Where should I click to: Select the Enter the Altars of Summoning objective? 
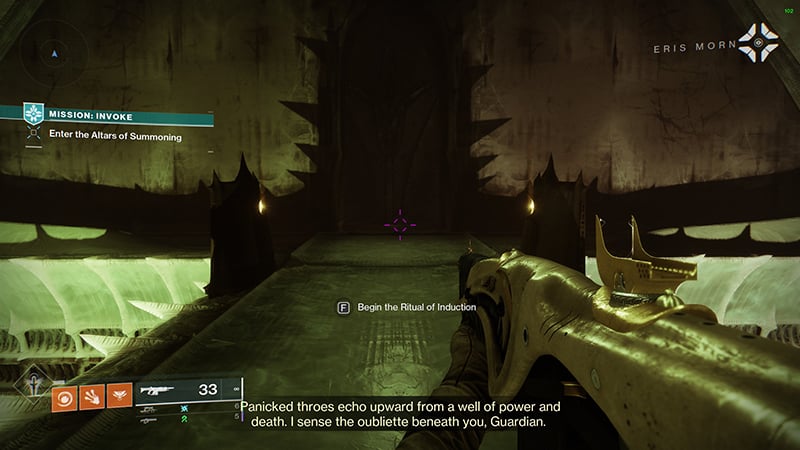pyautogui.click(x=115, y=136)
